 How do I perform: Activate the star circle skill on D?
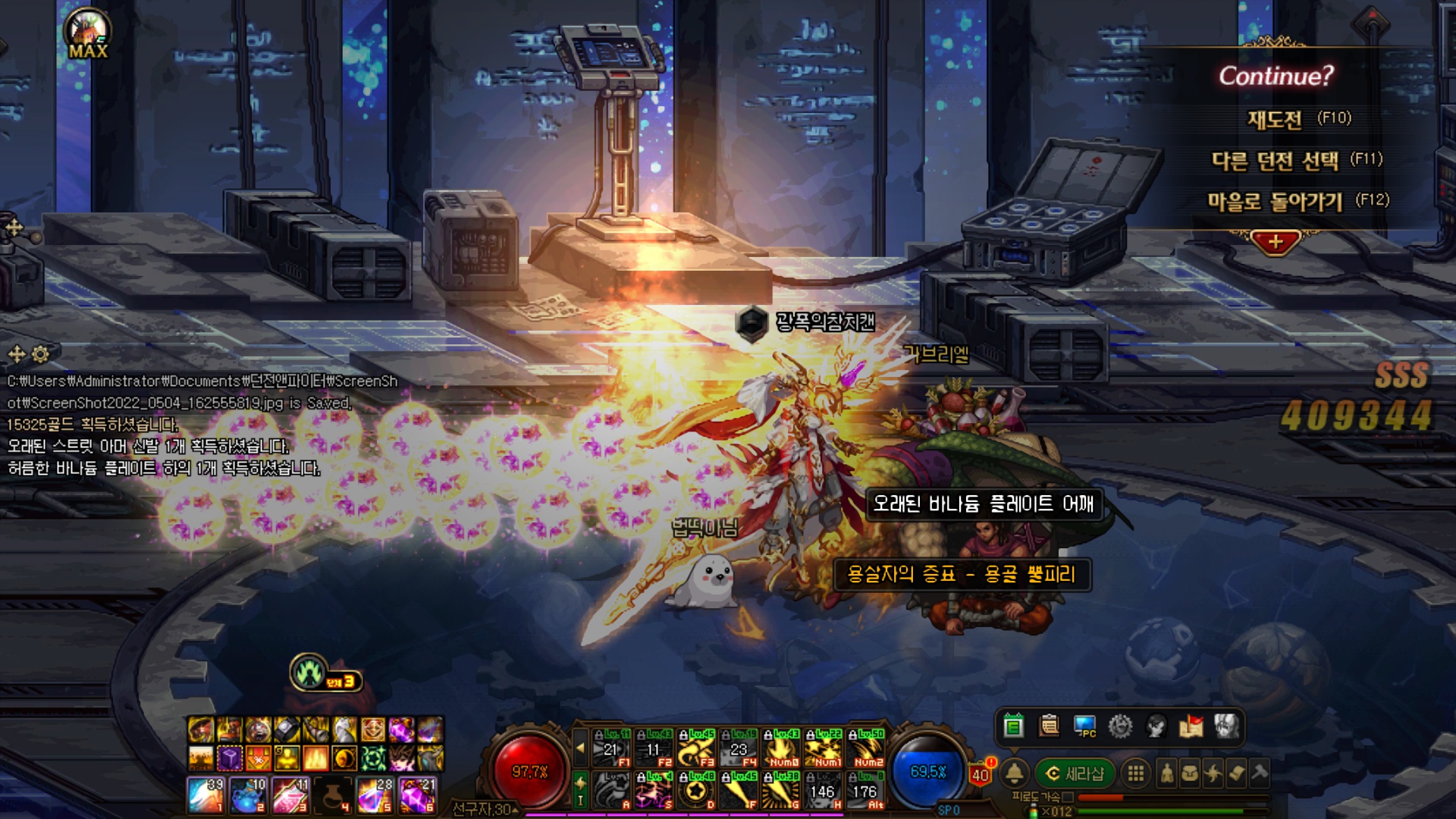tap(696, 791)
